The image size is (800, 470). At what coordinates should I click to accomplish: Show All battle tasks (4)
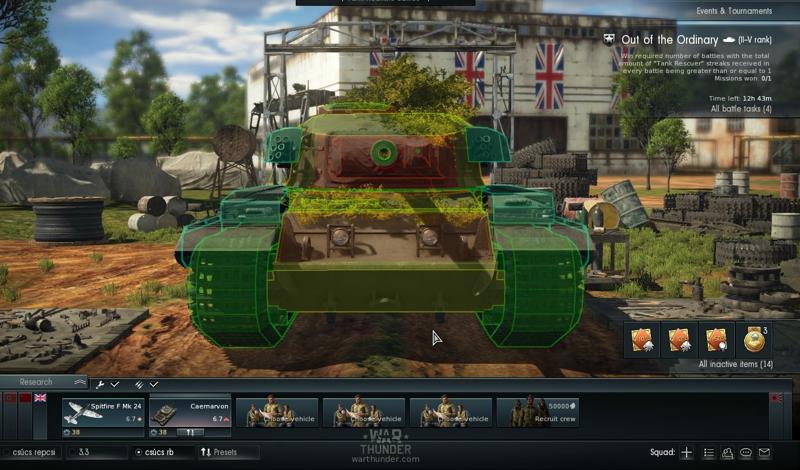[740, 108]
